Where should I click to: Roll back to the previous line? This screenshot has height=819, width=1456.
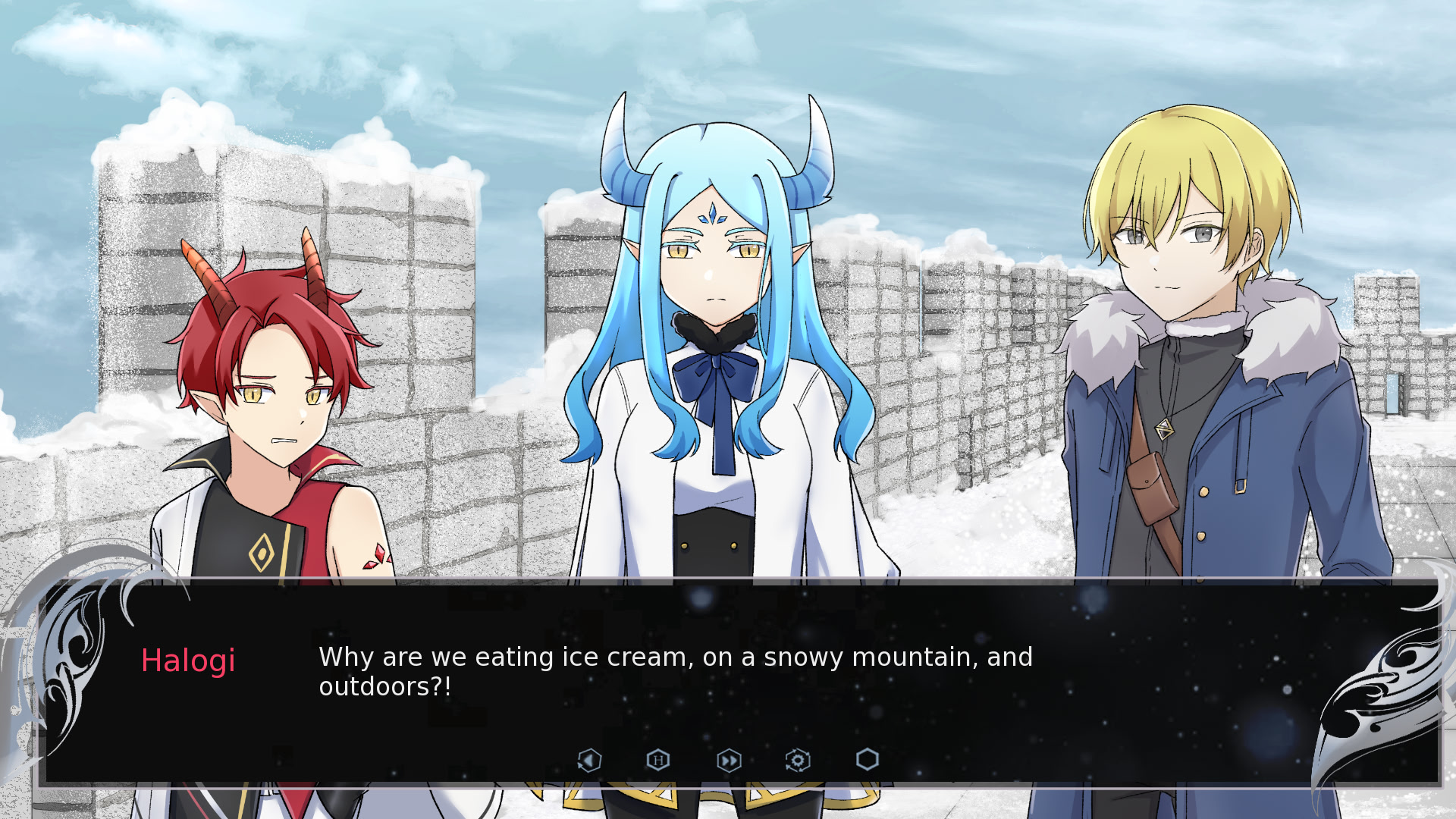[589, 760]
